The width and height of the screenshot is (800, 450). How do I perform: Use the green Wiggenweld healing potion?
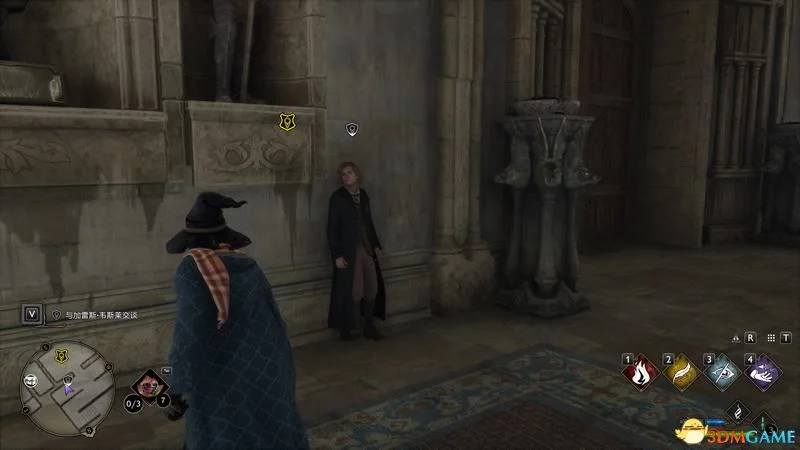[763, 425]
